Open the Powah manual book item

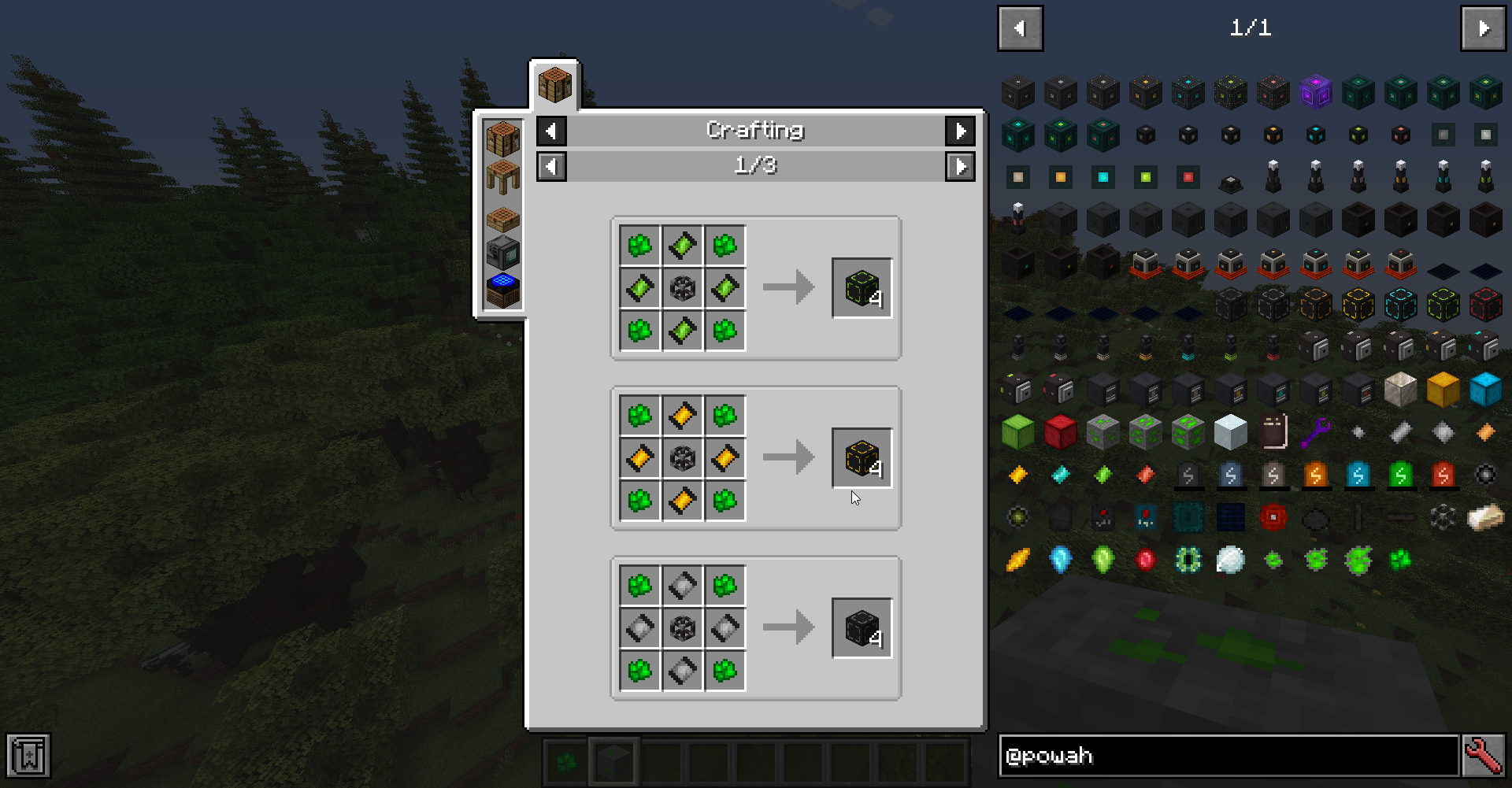click(1273, 431)
